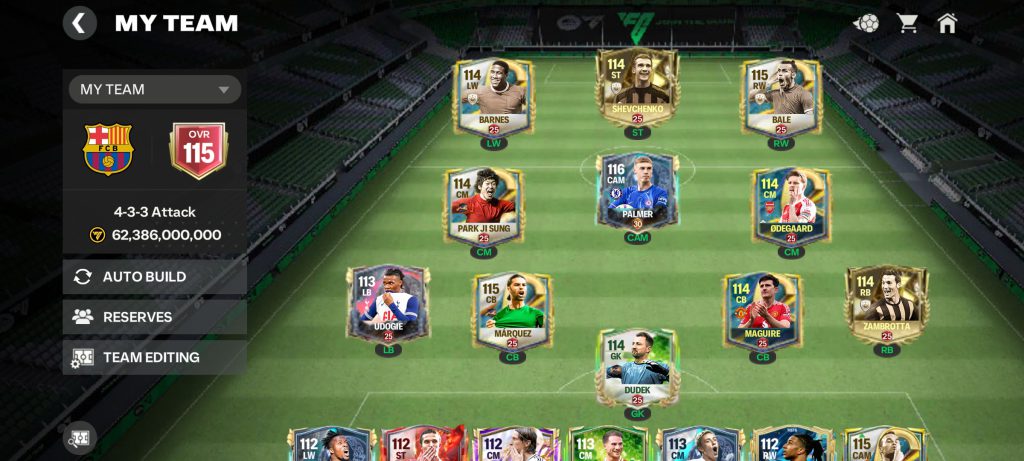This screenshot has width=1024, height=461.
Task: Choose the Bale RW player card
Action: pyautogui.click(x=781, y=97)
